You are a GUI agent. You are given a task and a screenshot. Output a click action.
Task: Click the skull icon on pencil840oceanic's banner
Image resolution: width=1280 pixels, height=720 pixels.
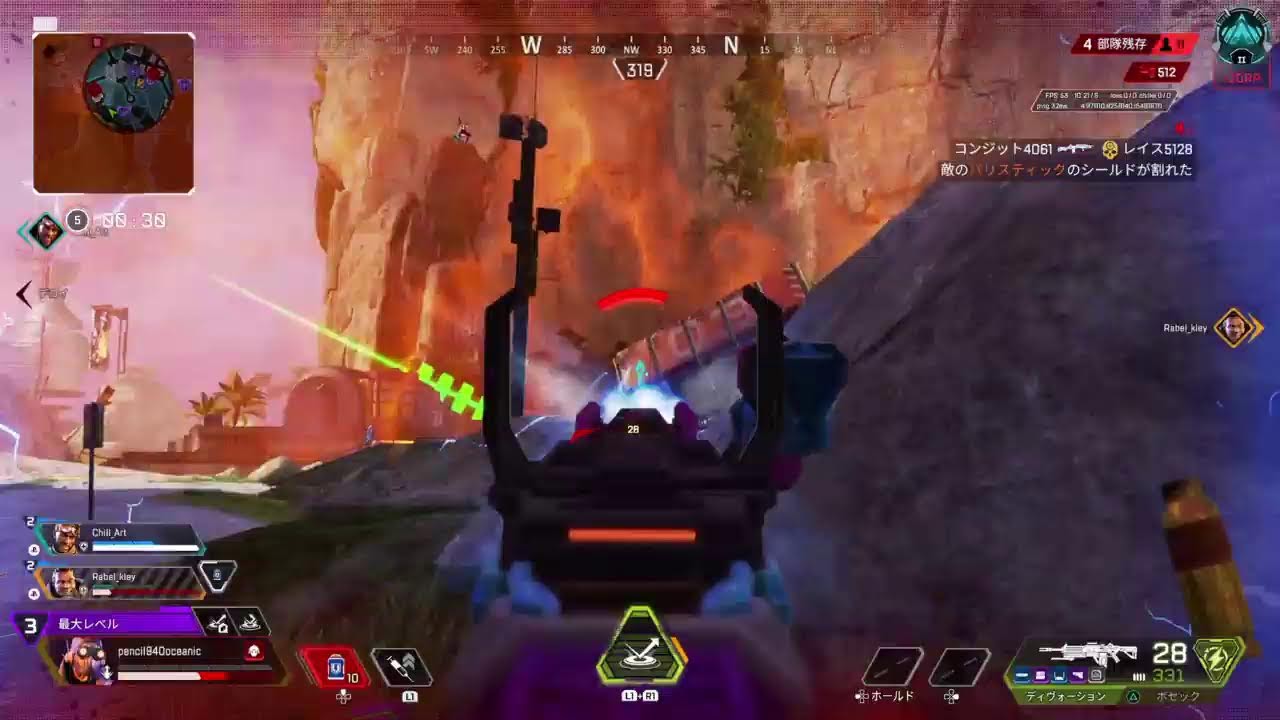click(252, 650)
